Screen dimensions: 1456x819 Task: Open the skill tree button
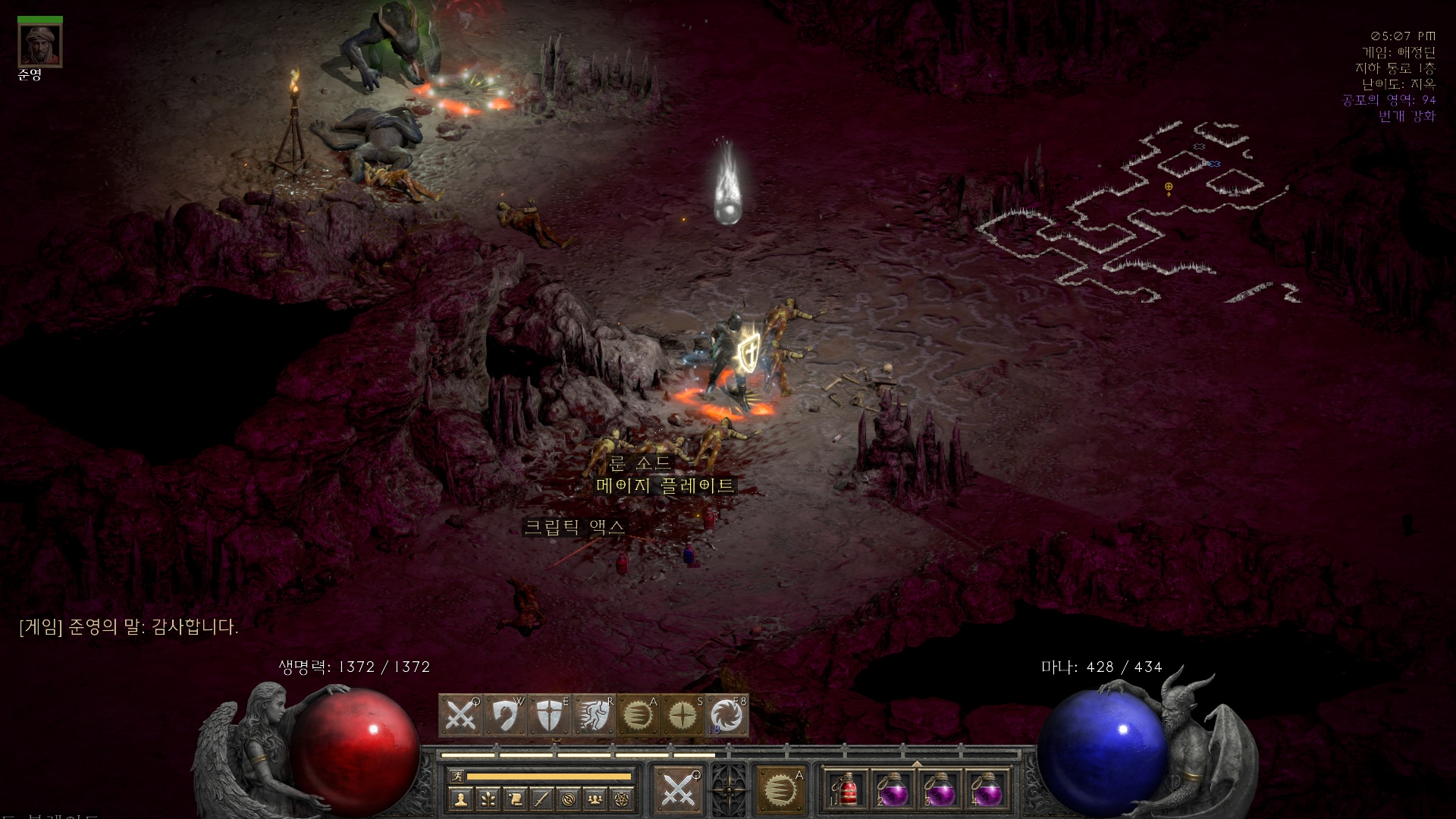(488, 799)
